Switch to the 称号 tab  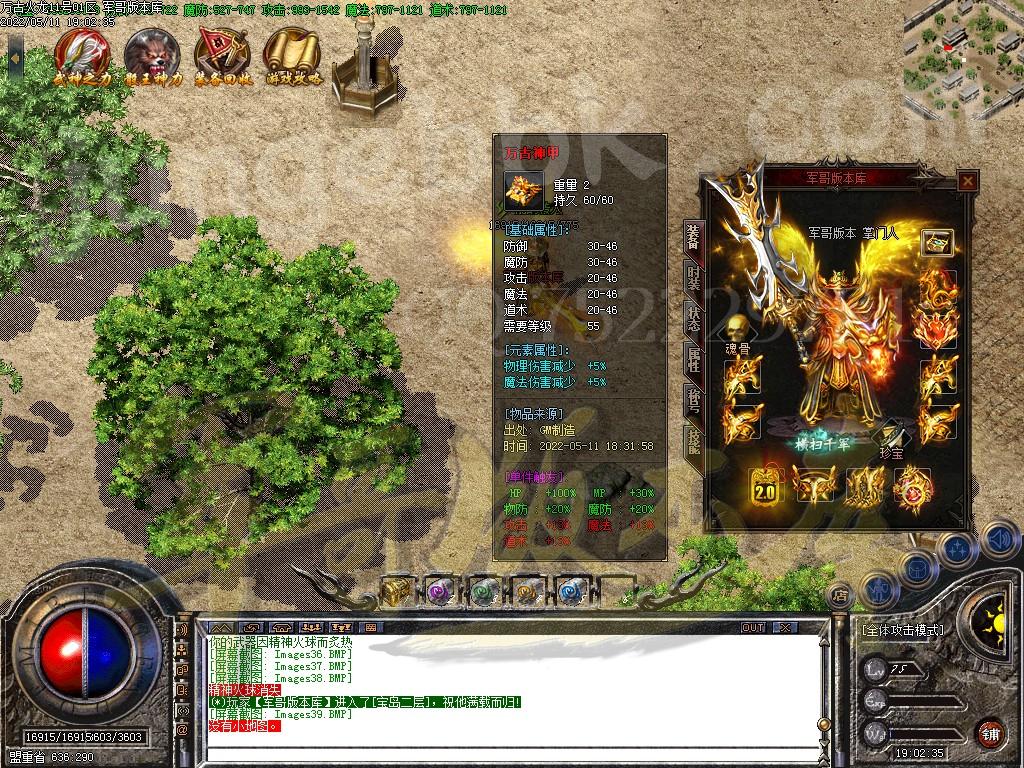tap(693, 400)
